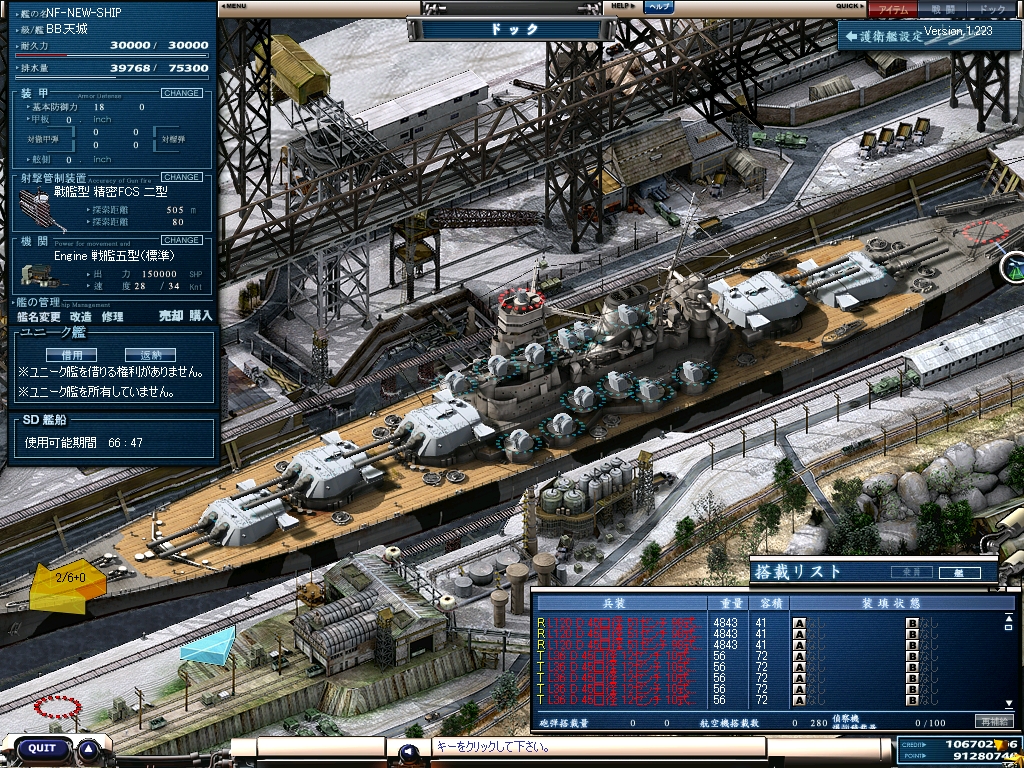Viewport: 1024px width, 768px height.
Task: Change the fire control system
Action: (x=181, y=177)
